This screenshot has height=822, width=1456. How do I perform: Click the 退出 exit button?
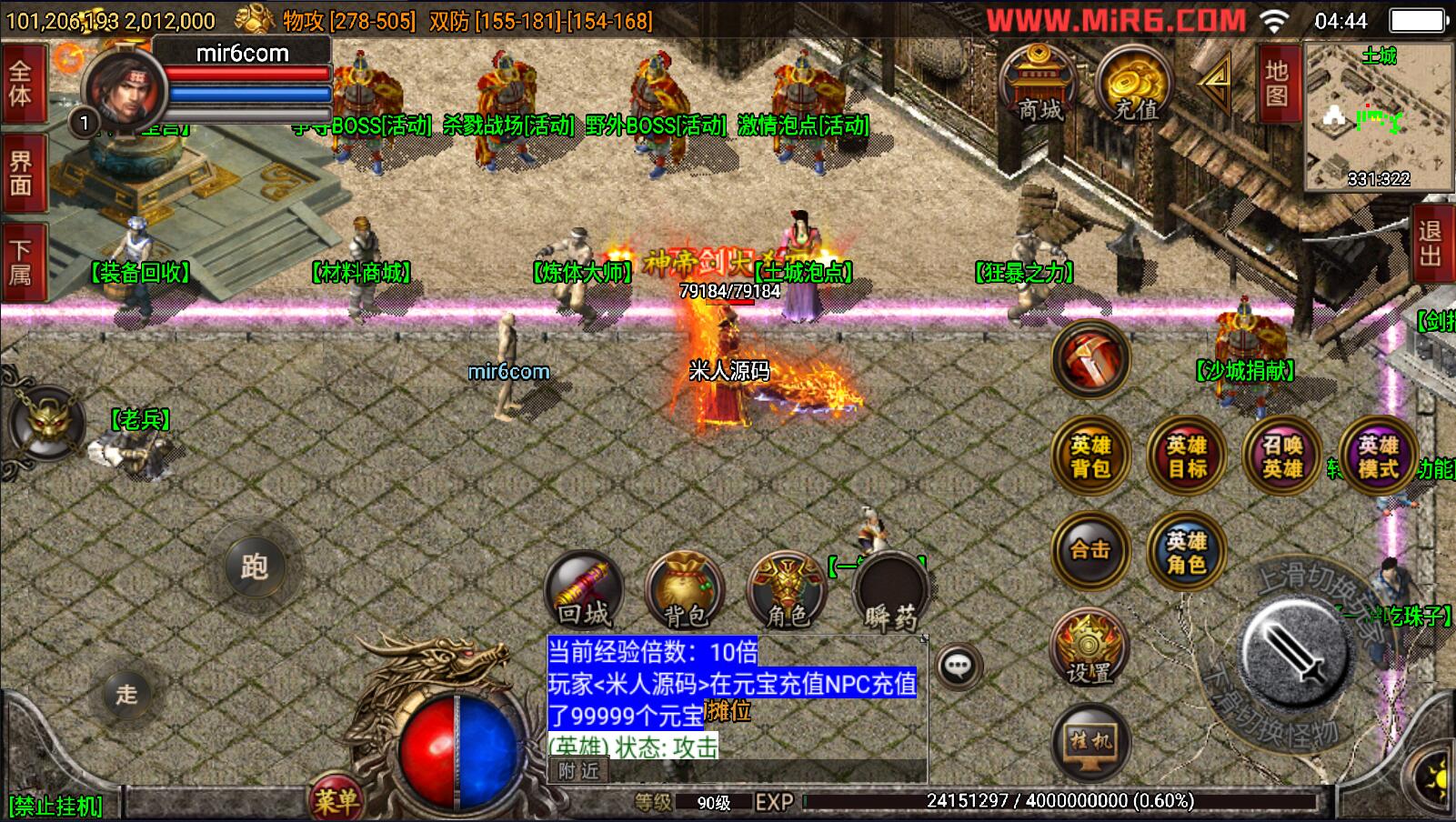click(1432, 244)
